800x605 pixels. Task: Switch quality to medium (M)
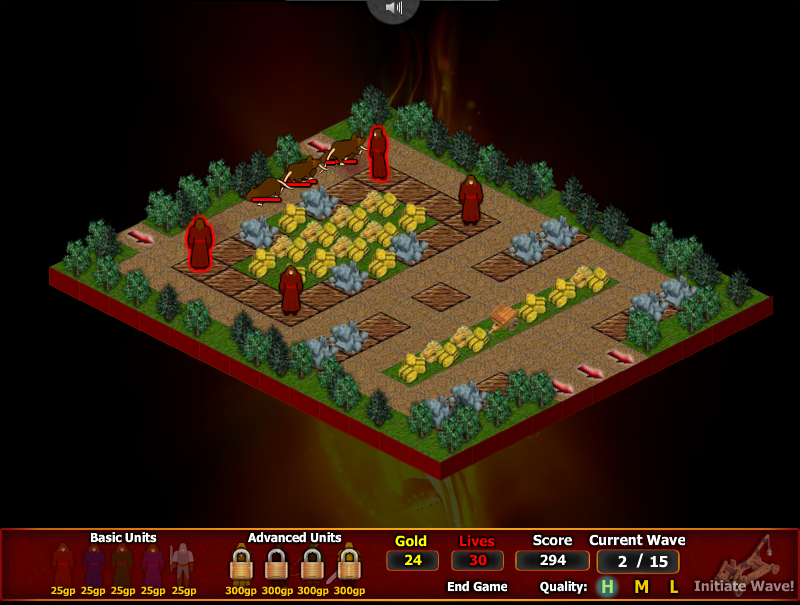[641, 587]
